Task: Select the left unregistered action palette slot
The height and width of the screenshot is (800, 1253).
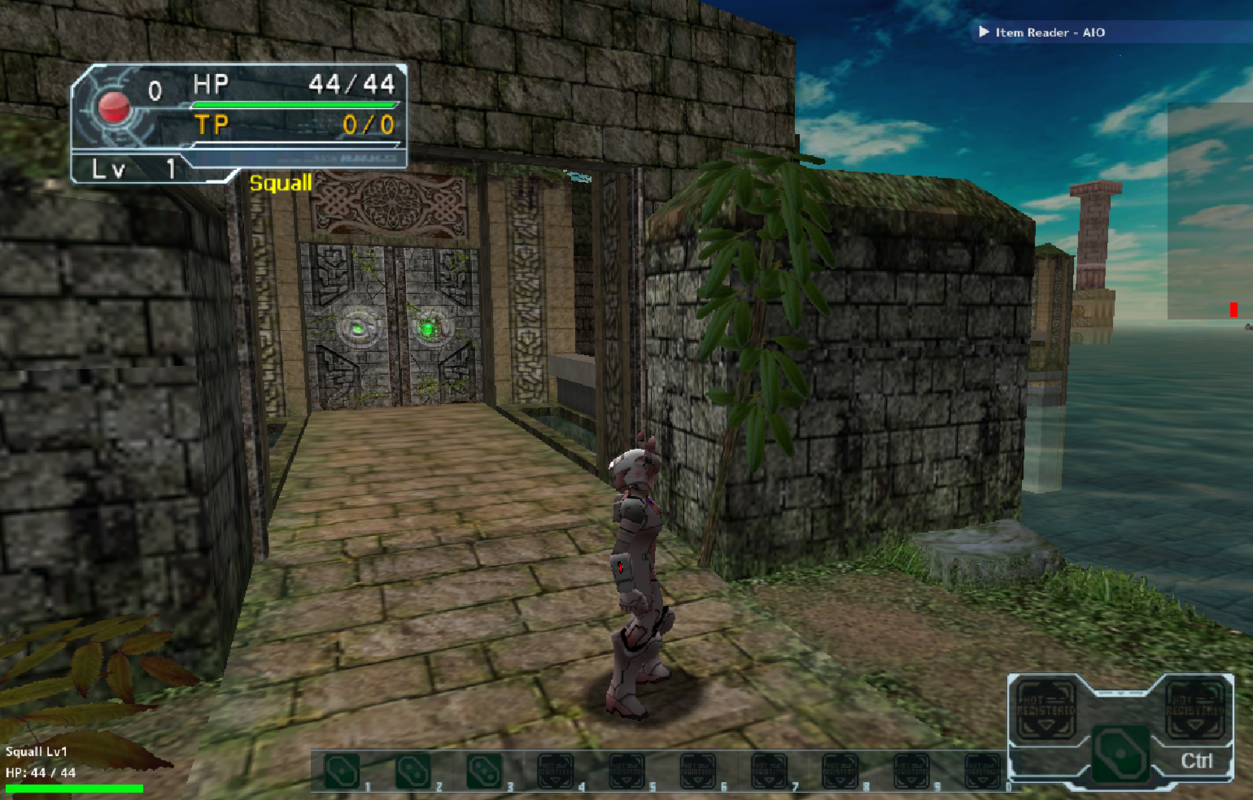Action: (1046, 709)
